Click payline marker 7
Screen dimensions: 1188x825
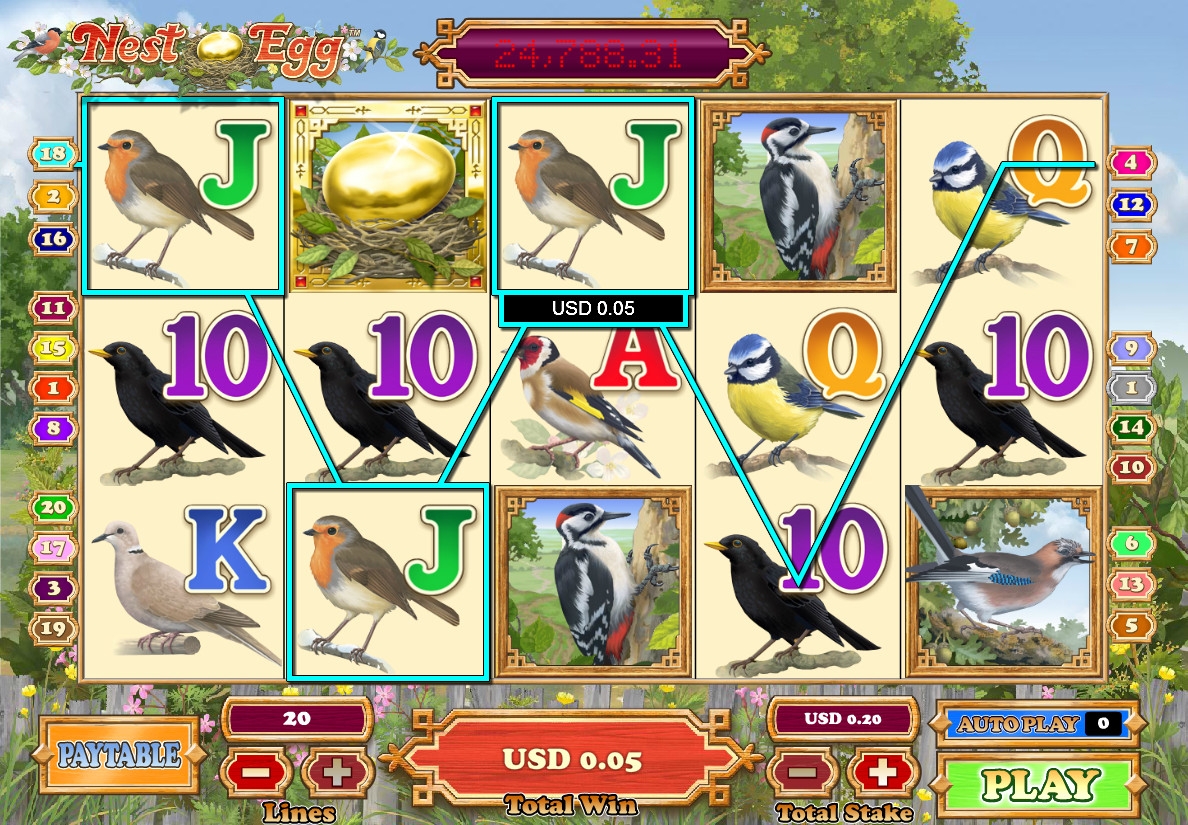click(x=1131, y=245)
